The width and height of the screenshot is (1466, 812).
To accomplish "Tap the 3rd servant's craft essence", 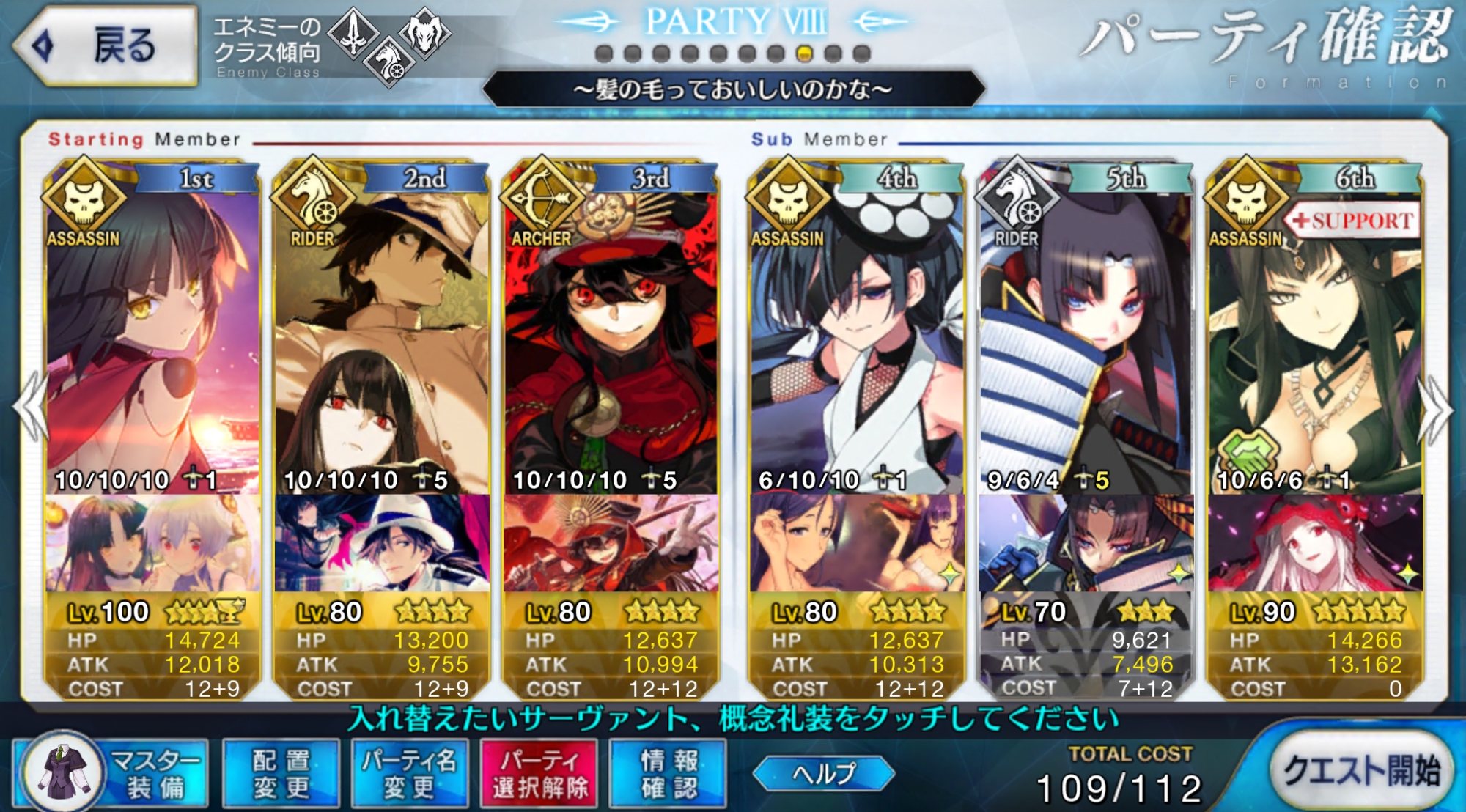I will (x=611, y=544).
